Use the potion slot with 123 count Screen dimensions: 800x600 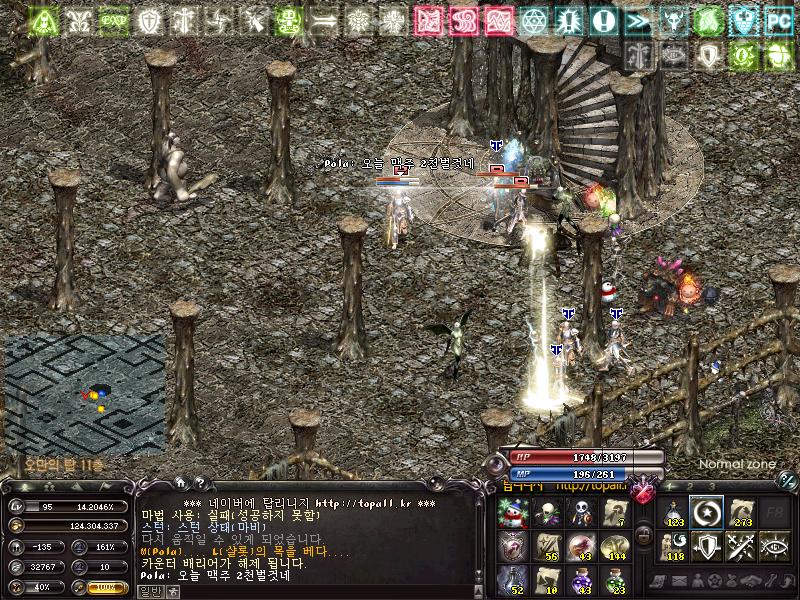(x=674, y=513)
